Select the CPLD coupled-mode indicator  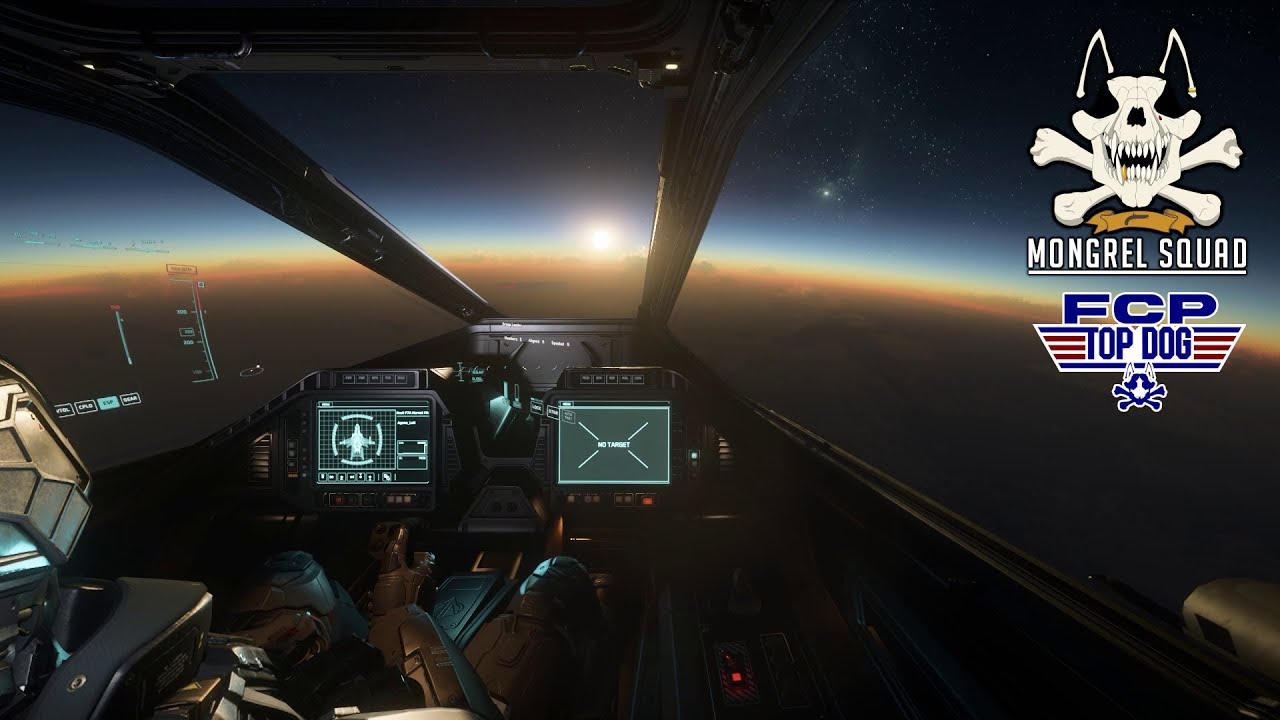click(x=85, y=407)
